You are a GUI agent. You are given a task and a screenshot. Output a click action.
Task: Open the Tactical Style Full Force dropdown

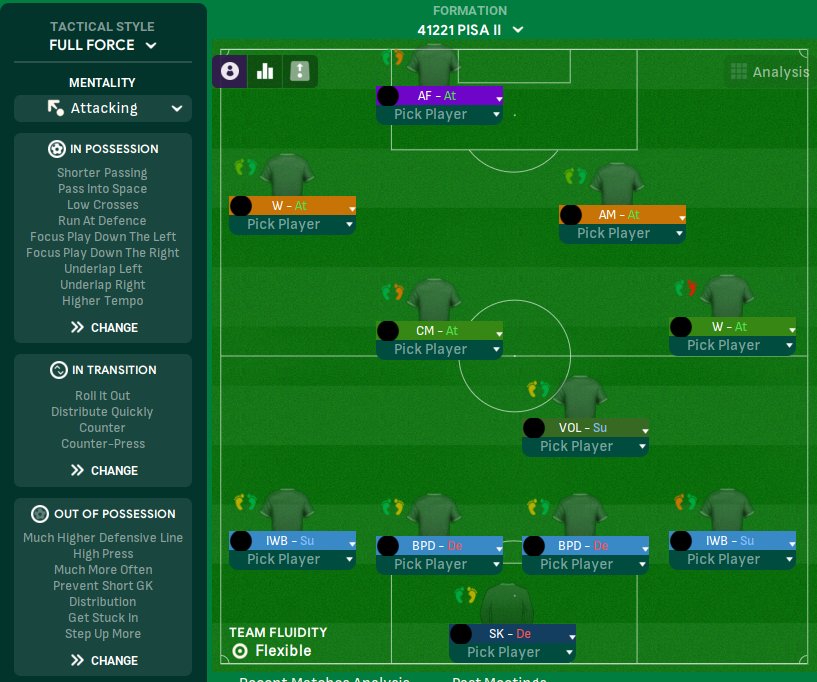[103, 45]
